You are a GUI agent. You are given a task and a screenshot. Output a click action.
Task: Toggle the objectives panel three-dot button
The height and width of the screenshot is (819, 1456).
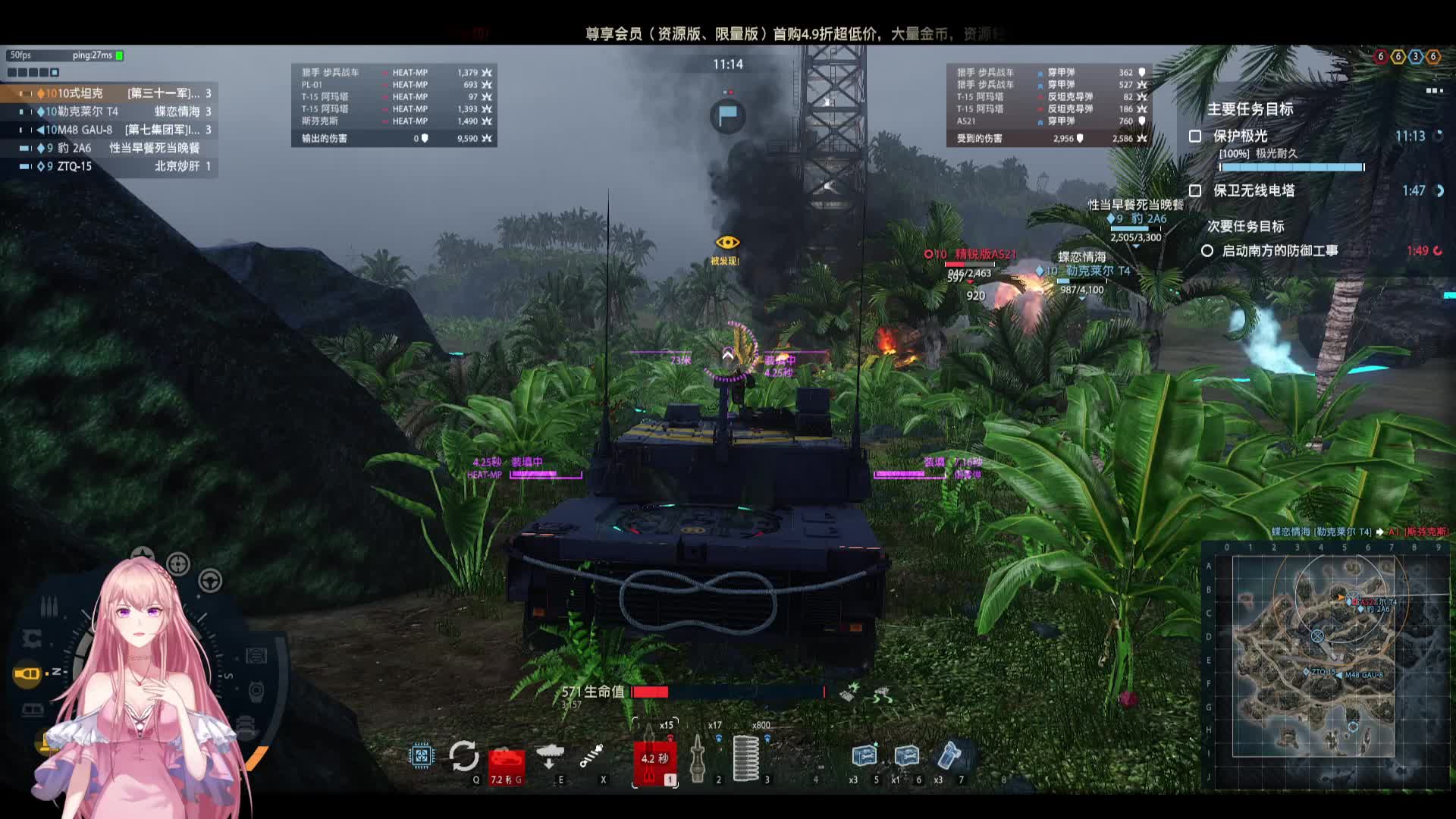(1434, 91)
